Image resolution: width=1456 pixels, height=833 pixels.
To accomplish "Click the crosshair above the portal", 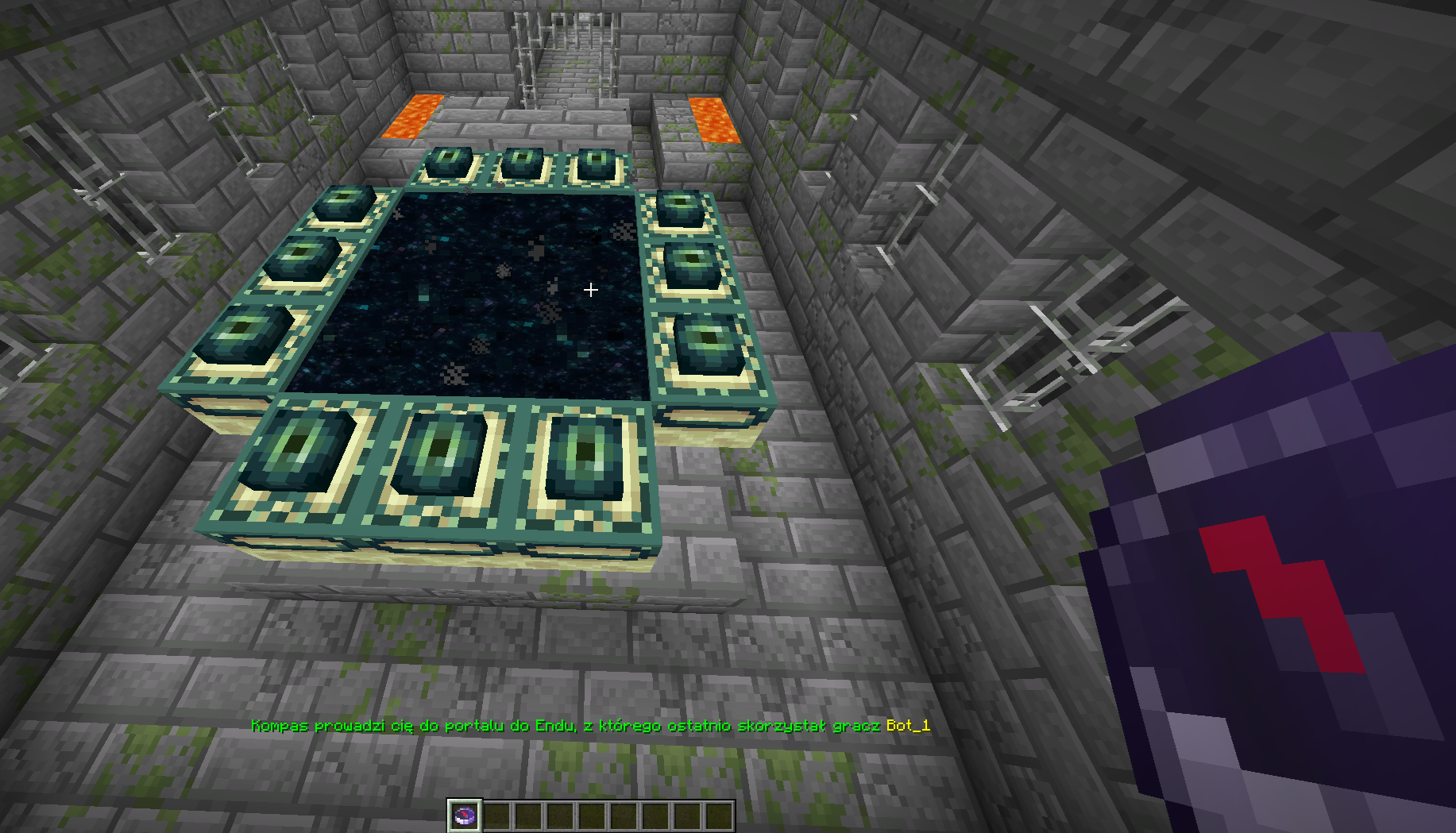I will [x=591, y=291].
